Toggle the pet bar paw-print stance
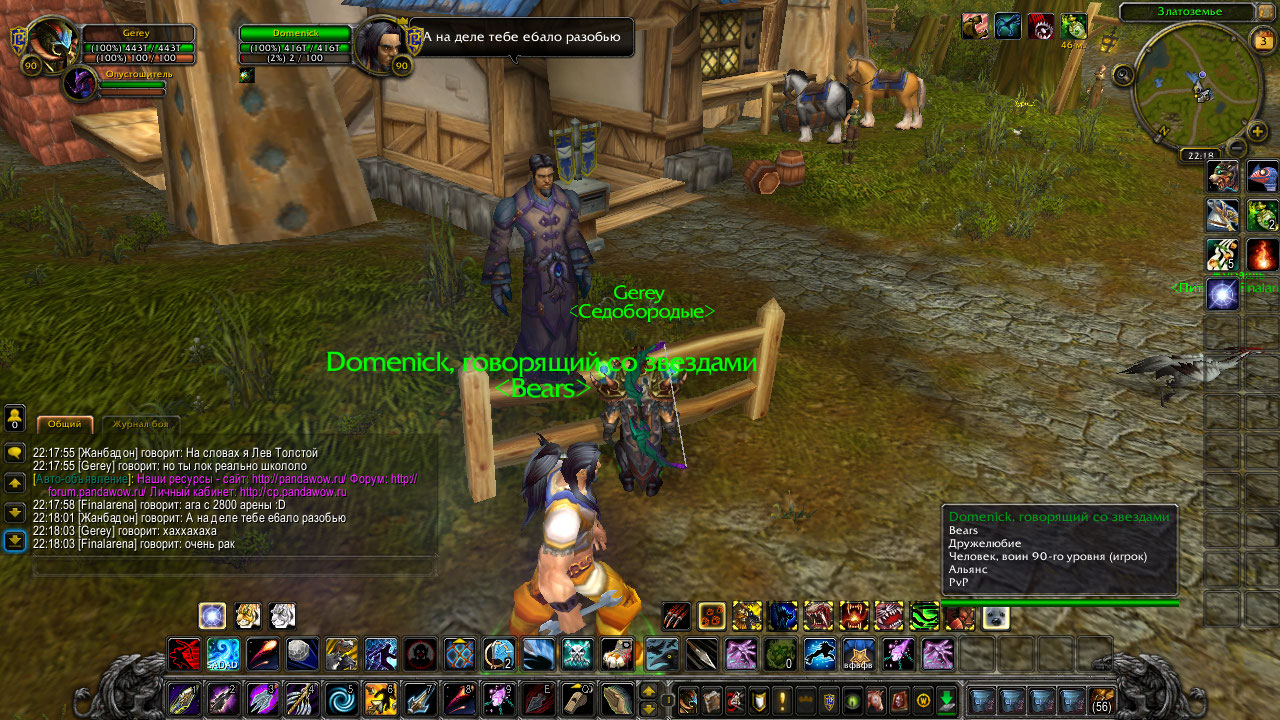The image size is (1280, 720). pyautogui.click(x=712, y=616)
